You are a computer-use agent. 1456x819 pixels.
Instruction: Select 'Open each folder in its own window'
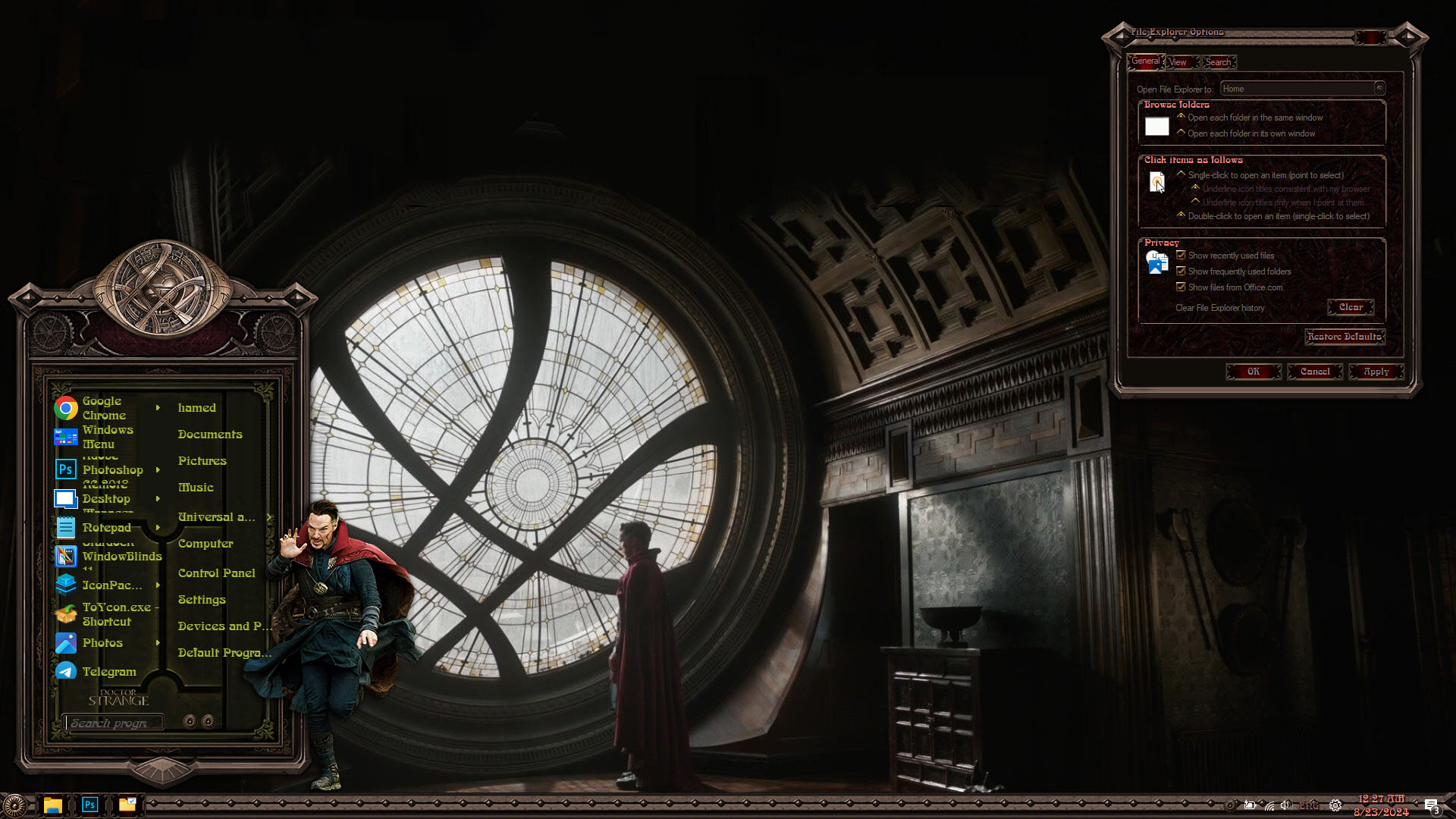(1181, 133)
